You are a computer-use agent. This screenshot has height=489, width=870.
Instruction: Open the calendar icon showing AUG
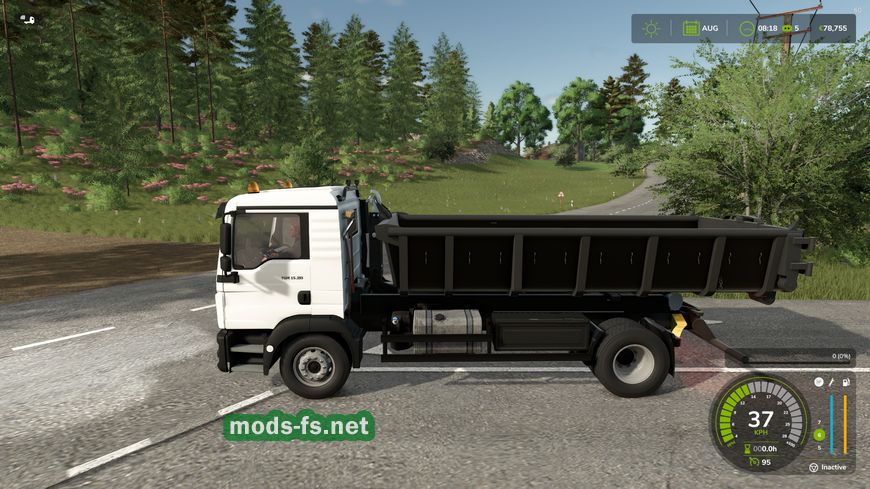point(691,28)
